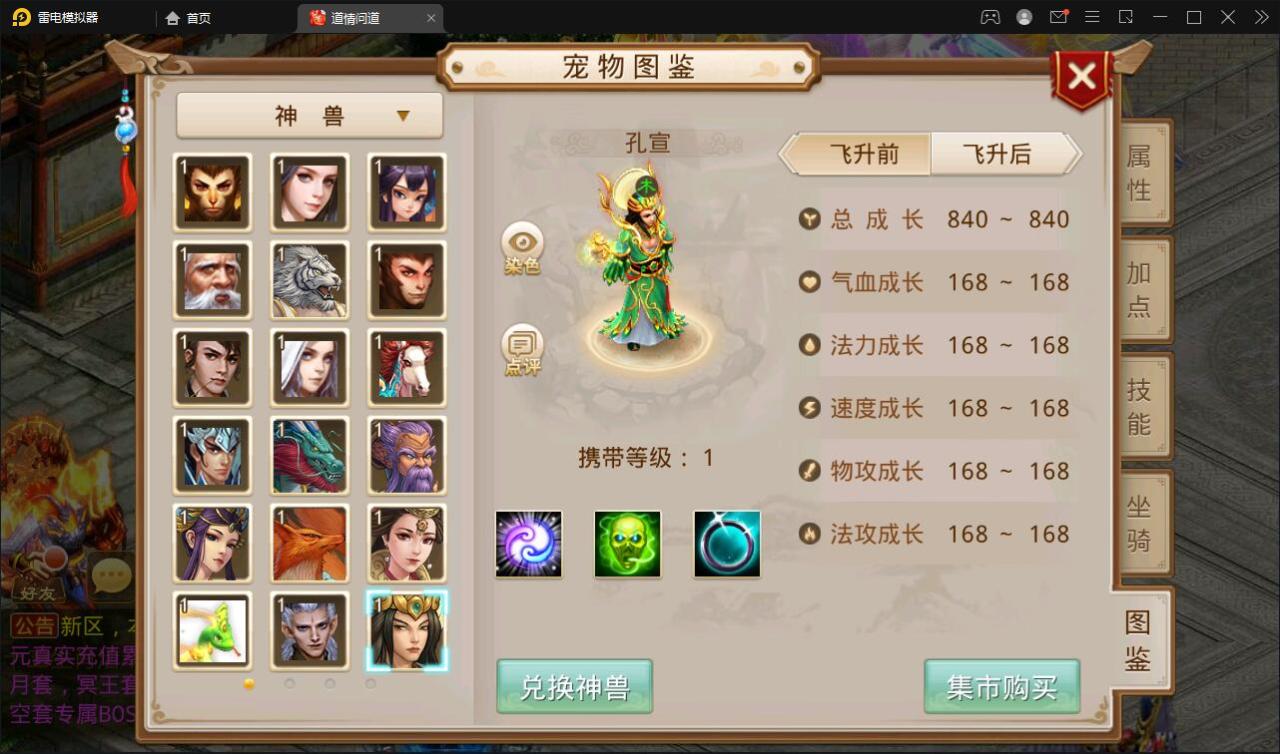Open the 加点 side panel
Screen dimensions: 1280x754
point(1142,288)
